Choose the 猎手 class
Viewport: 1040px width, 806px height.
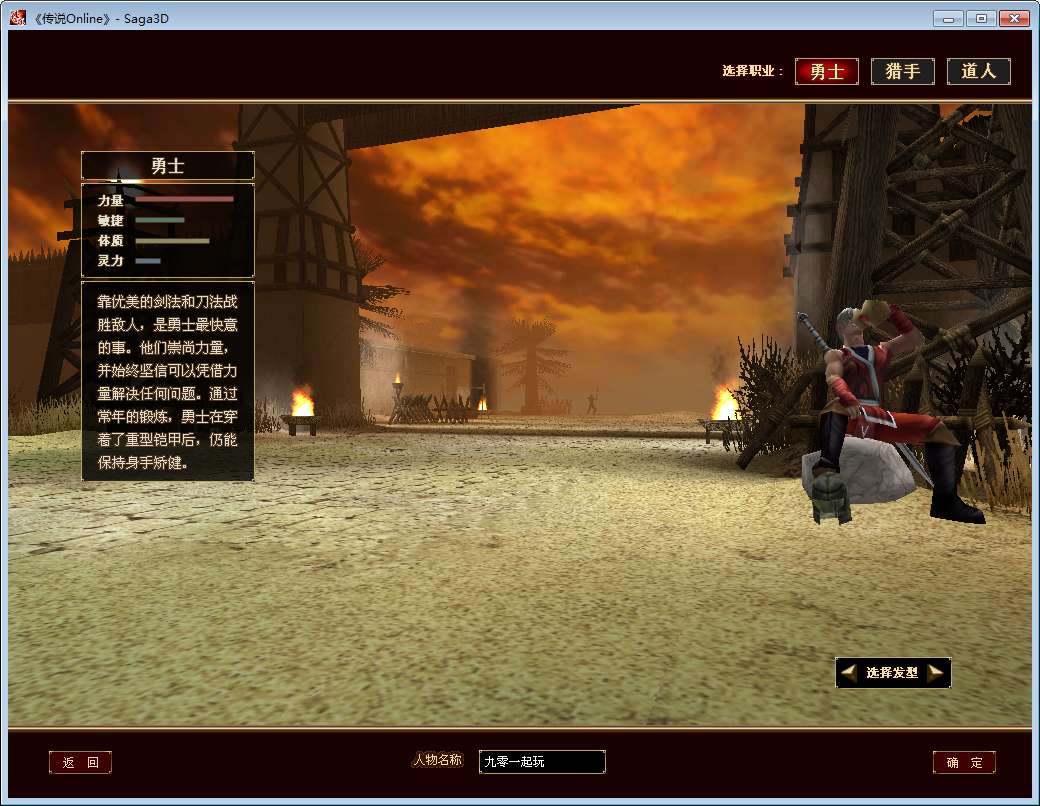902,72
